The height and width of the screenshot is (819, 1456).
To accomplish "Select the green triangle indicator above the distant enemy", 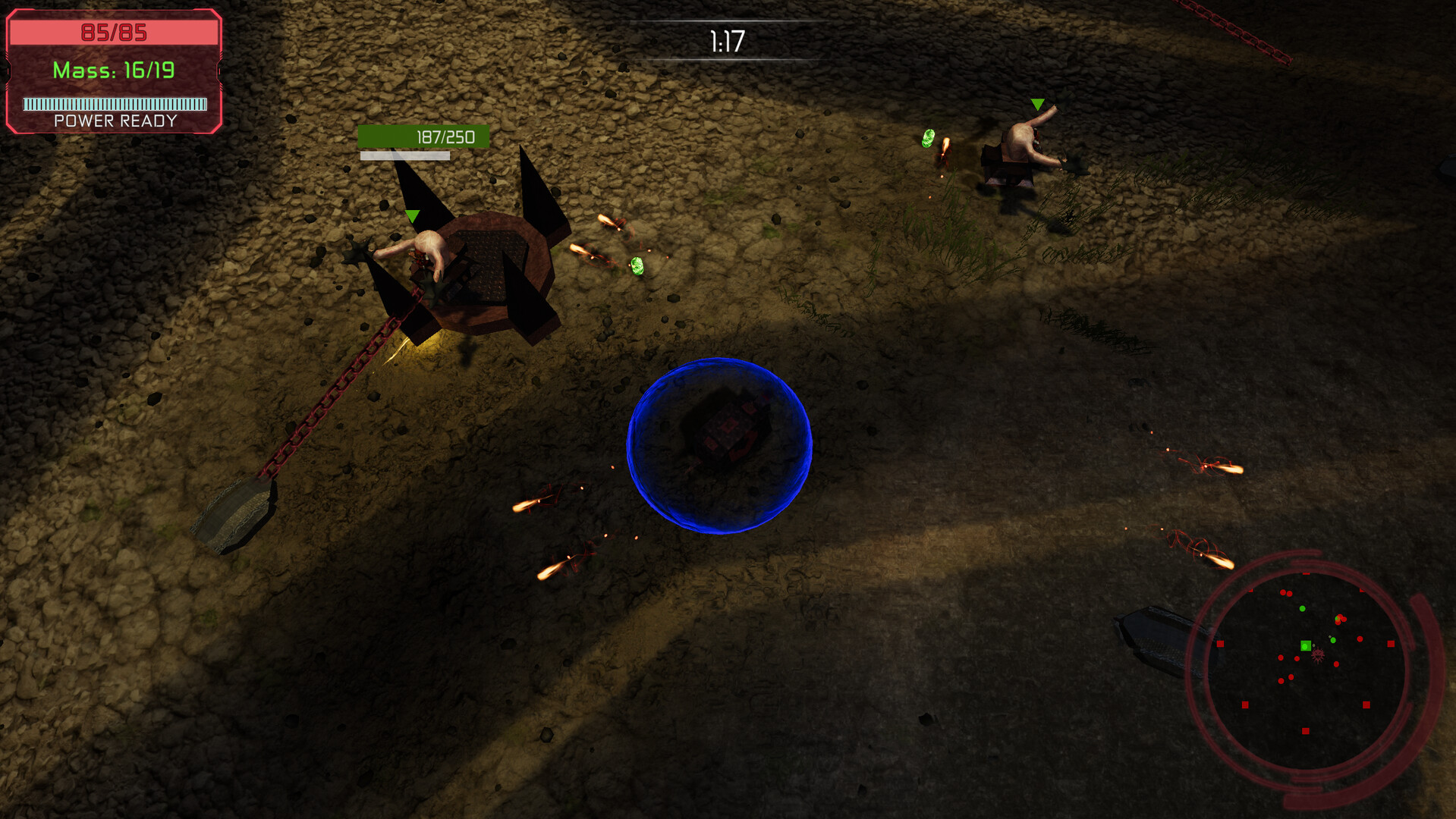I will pos(1036,102).
